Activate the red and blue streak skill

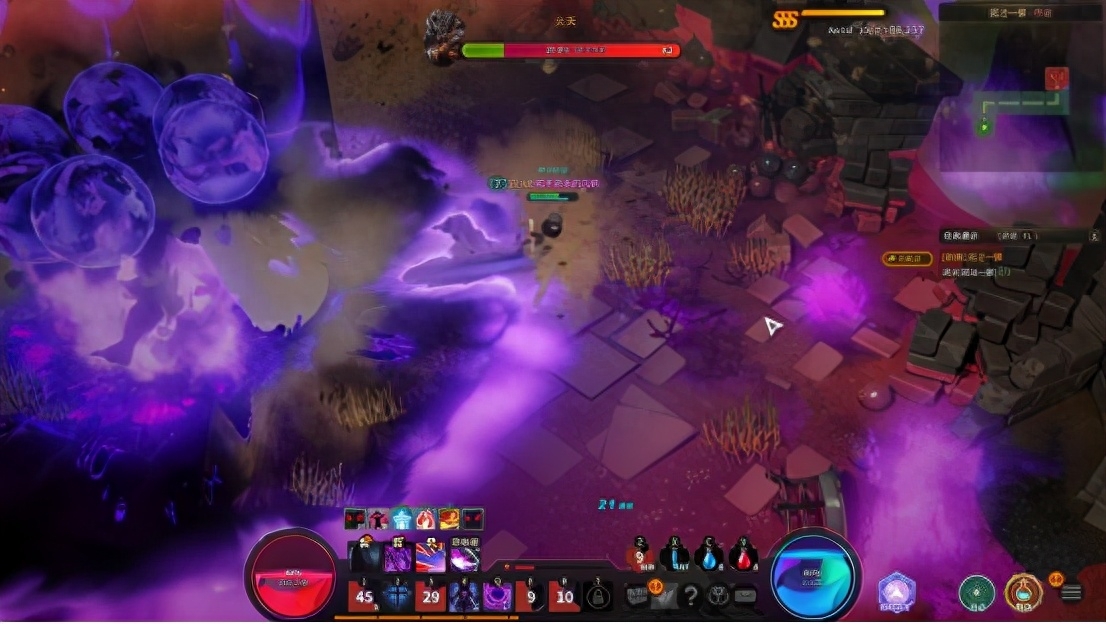click(431, 557)
